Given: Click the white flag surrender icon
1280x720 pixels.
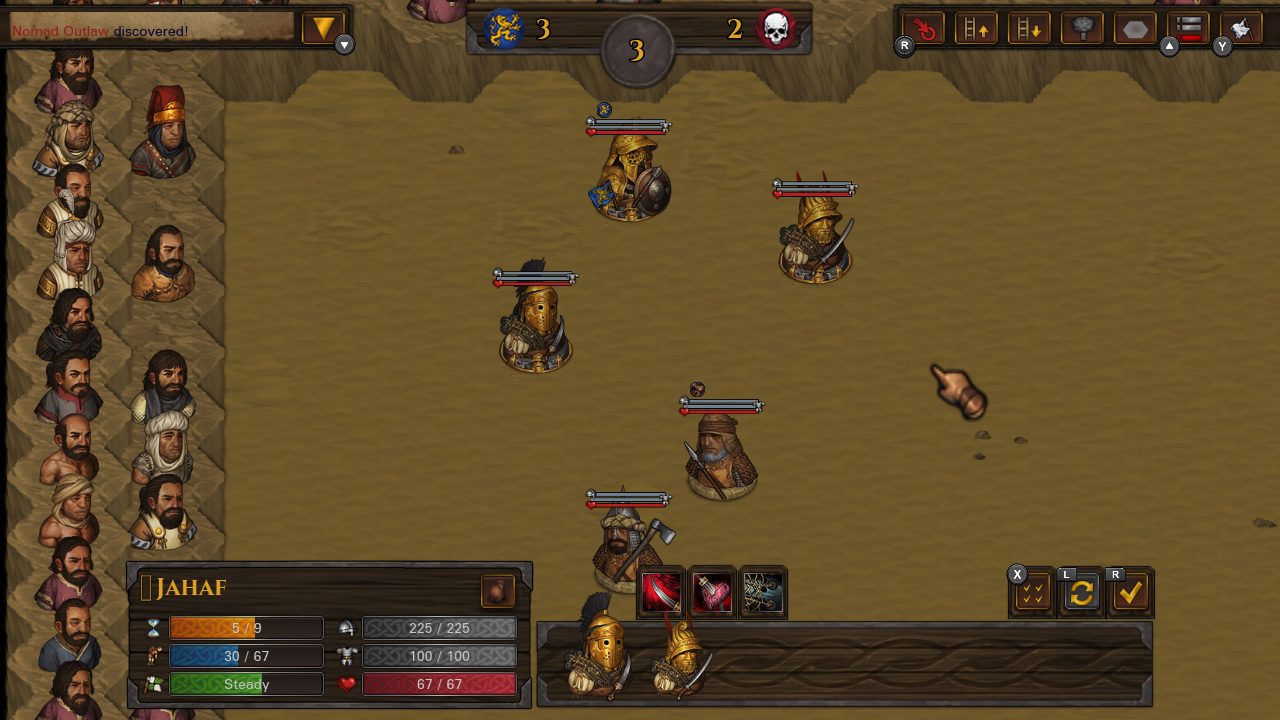Looking at the screenshot, I should tap(1240, 28).
